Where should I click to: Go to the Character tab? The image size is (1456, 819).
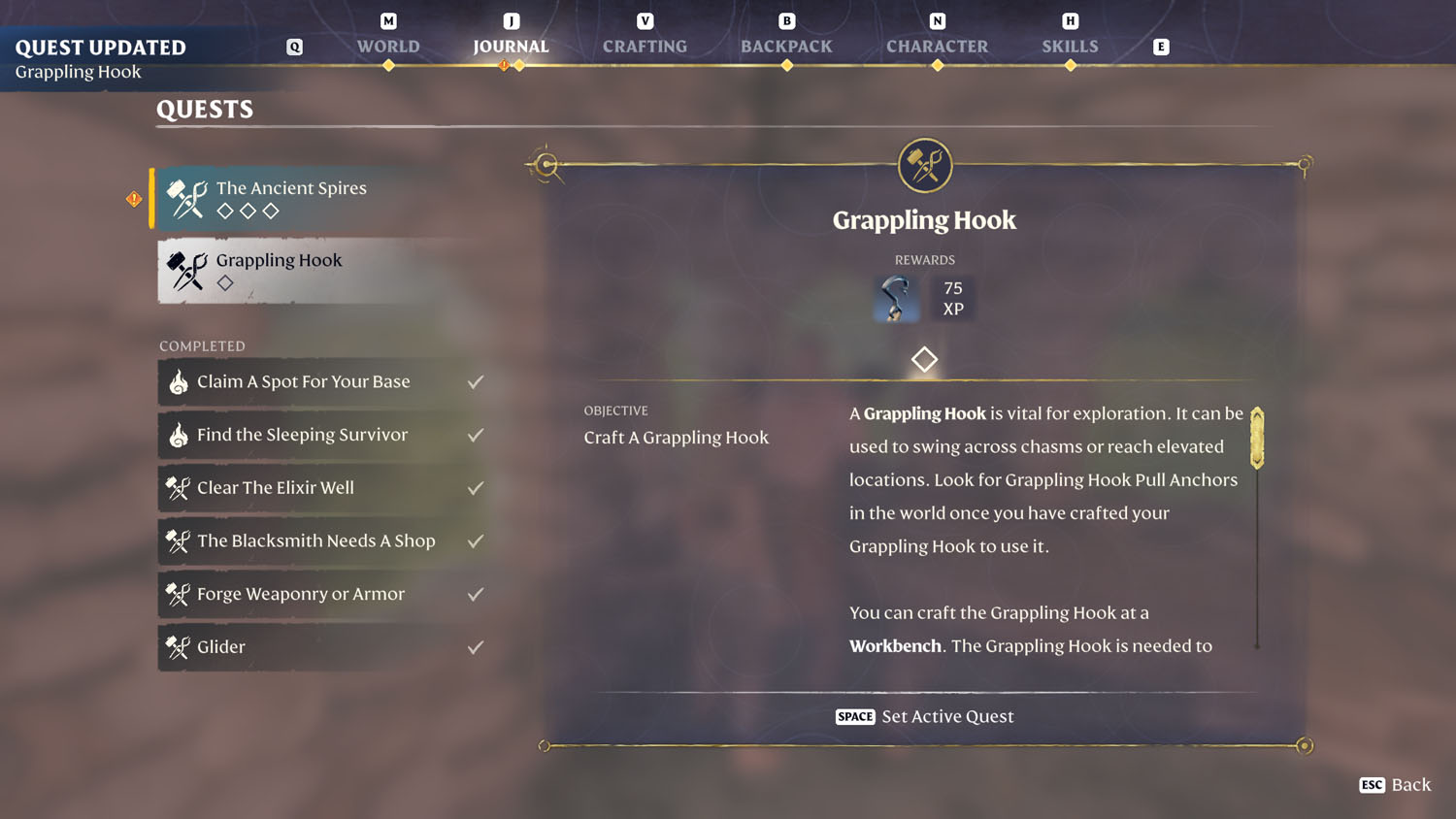click(937, 46)
